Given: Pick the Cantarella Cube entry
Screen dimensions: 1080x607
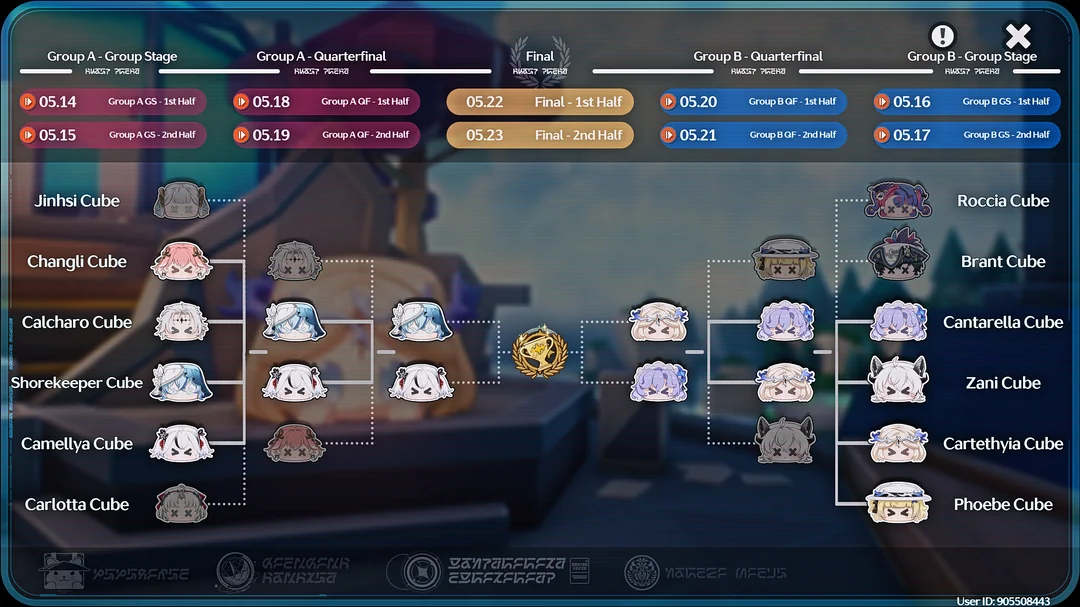Looking at the screenshot, I should (x=900, y=322).
